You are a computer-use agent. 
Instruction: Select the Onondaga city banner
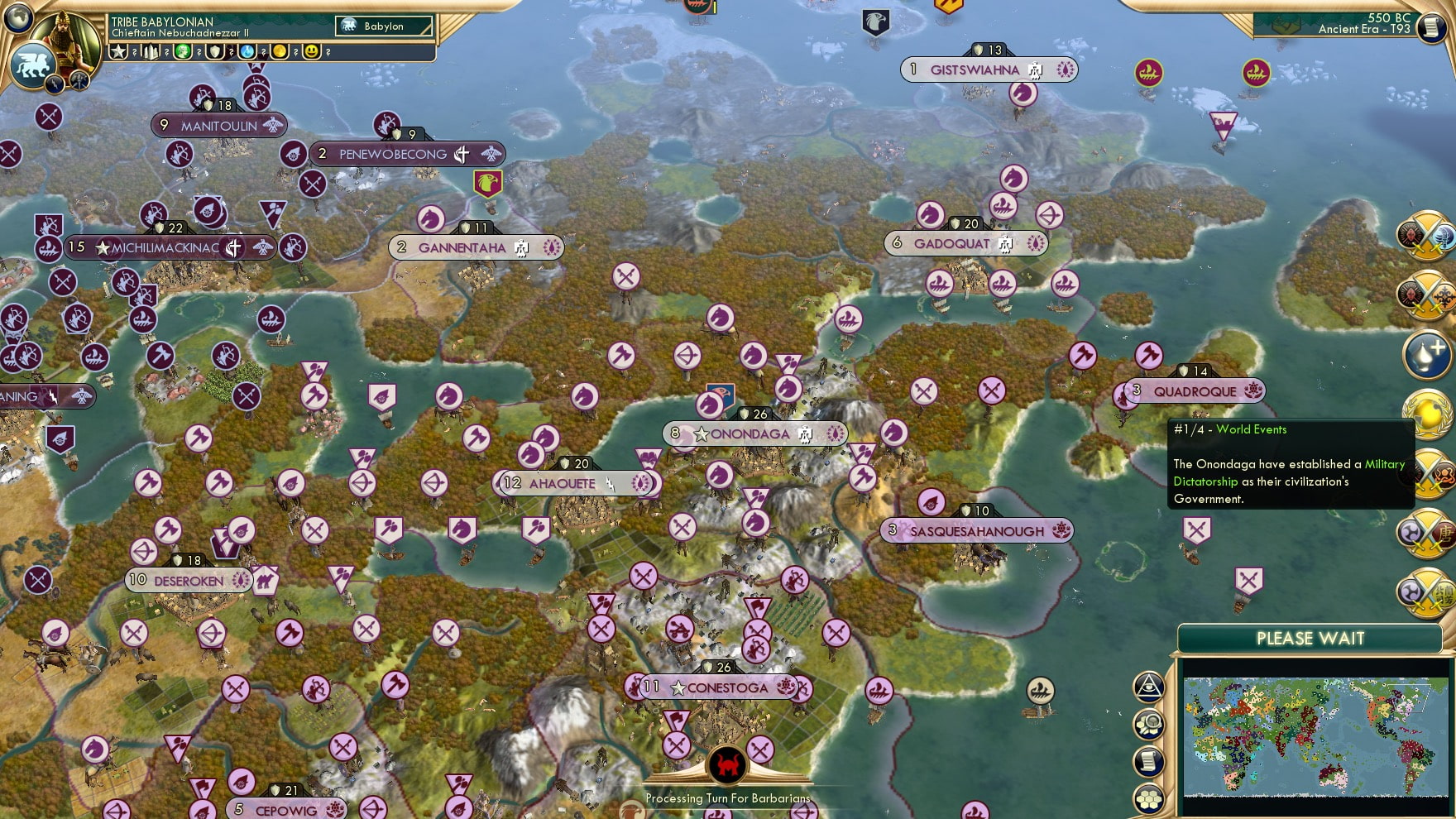point(754,432)
